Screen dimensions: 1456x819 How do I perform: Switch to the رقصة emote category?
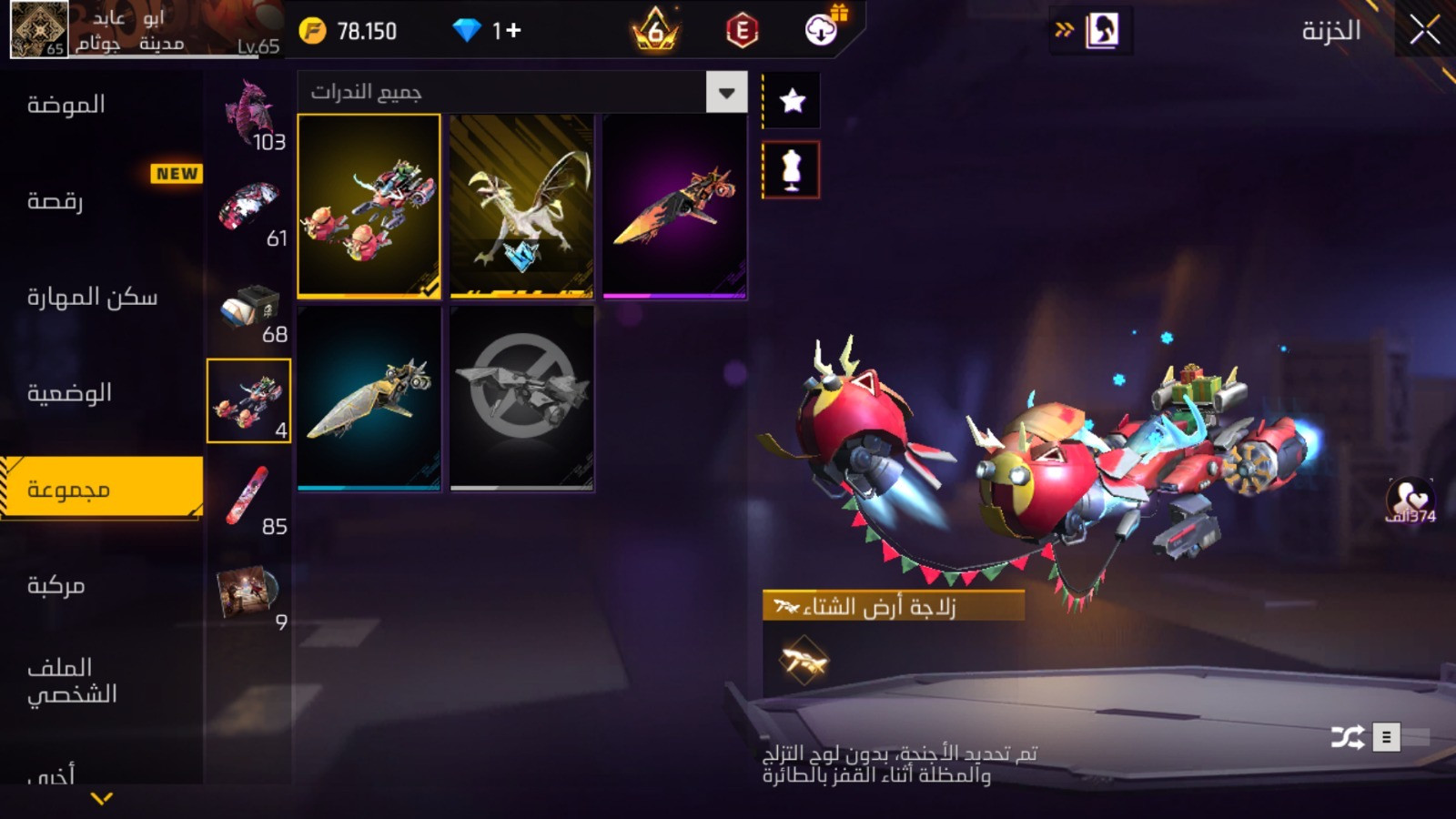coord(55,200)
